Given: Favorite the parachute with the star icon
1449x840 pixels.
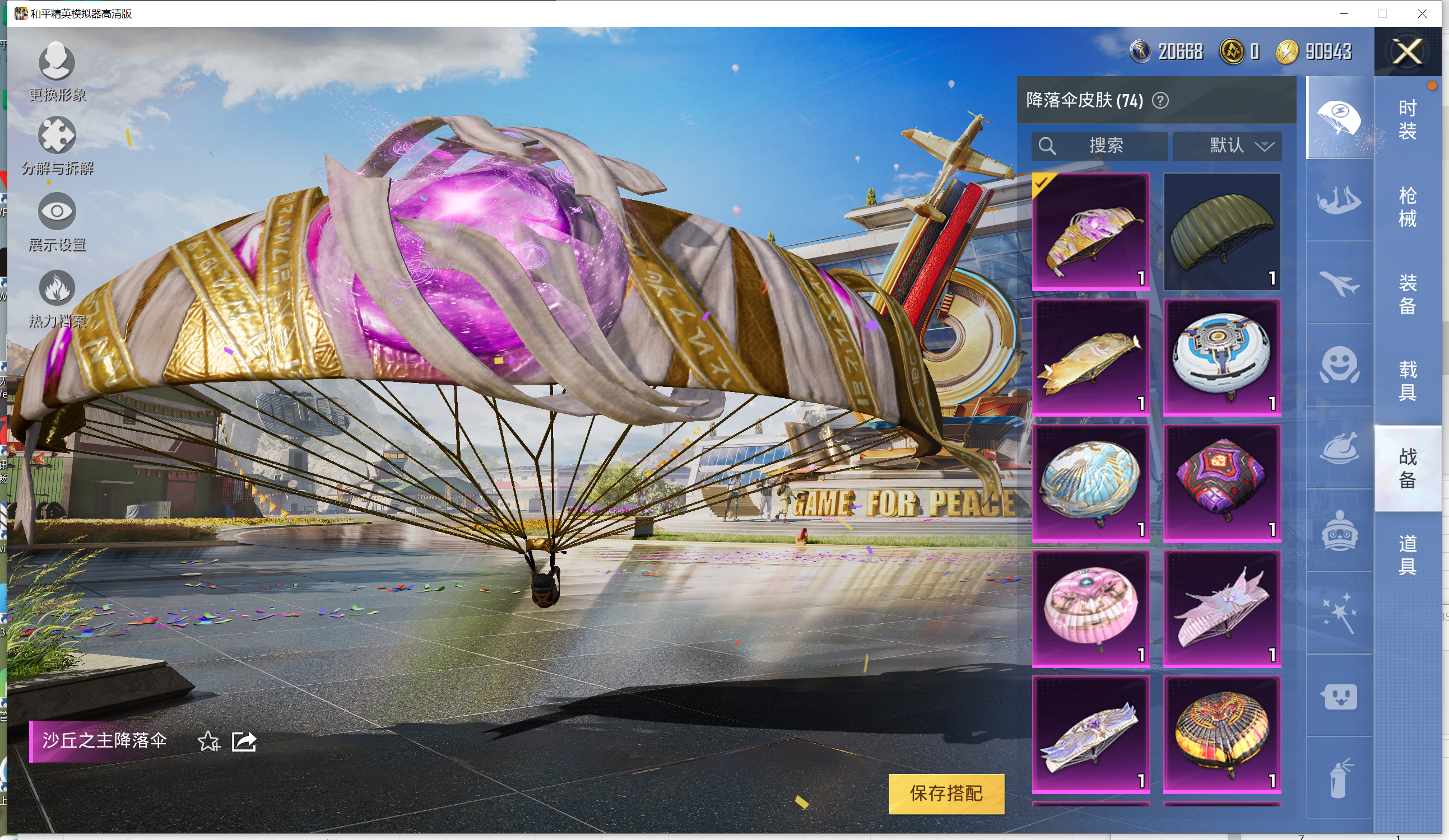Looking at the screenshot, I should tap(208, 741).
